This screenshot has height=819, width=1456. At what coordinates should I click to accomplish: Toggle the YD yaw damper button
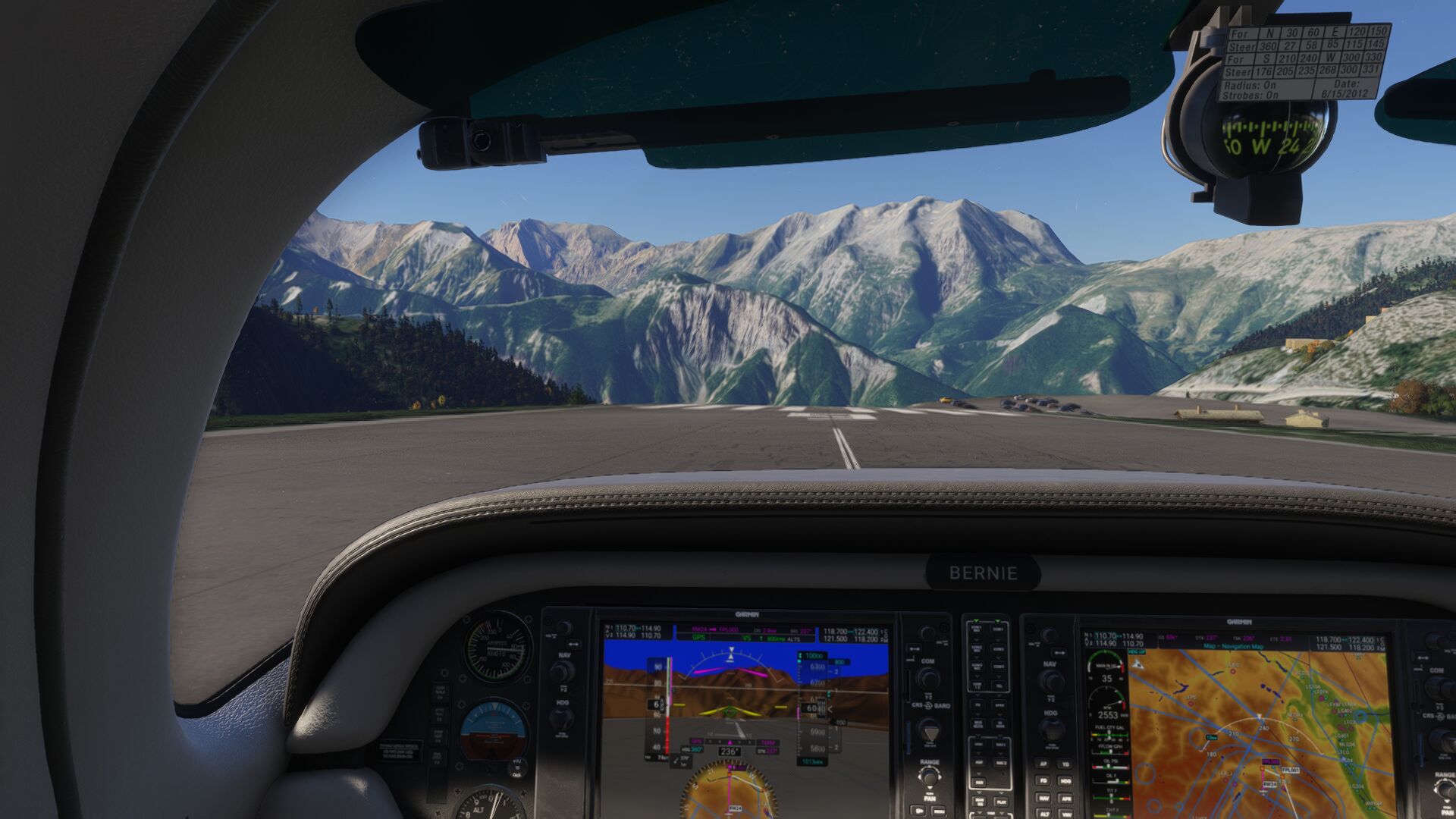pos(1065,764)
